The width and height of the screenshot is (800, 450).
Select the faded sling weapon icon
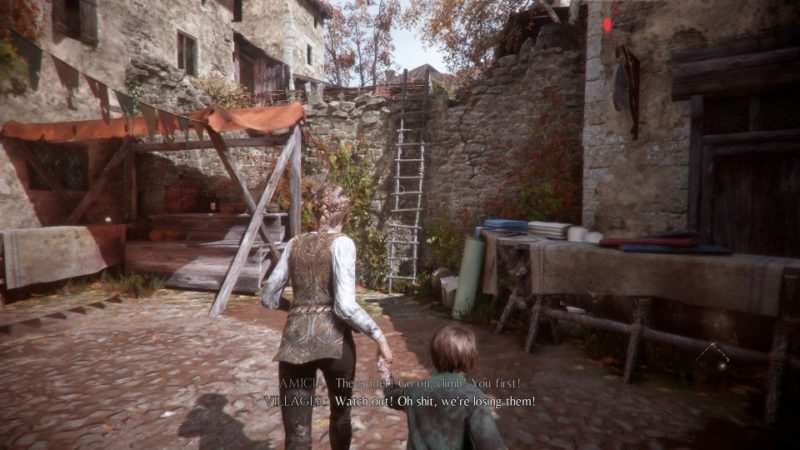coord(711,354)
